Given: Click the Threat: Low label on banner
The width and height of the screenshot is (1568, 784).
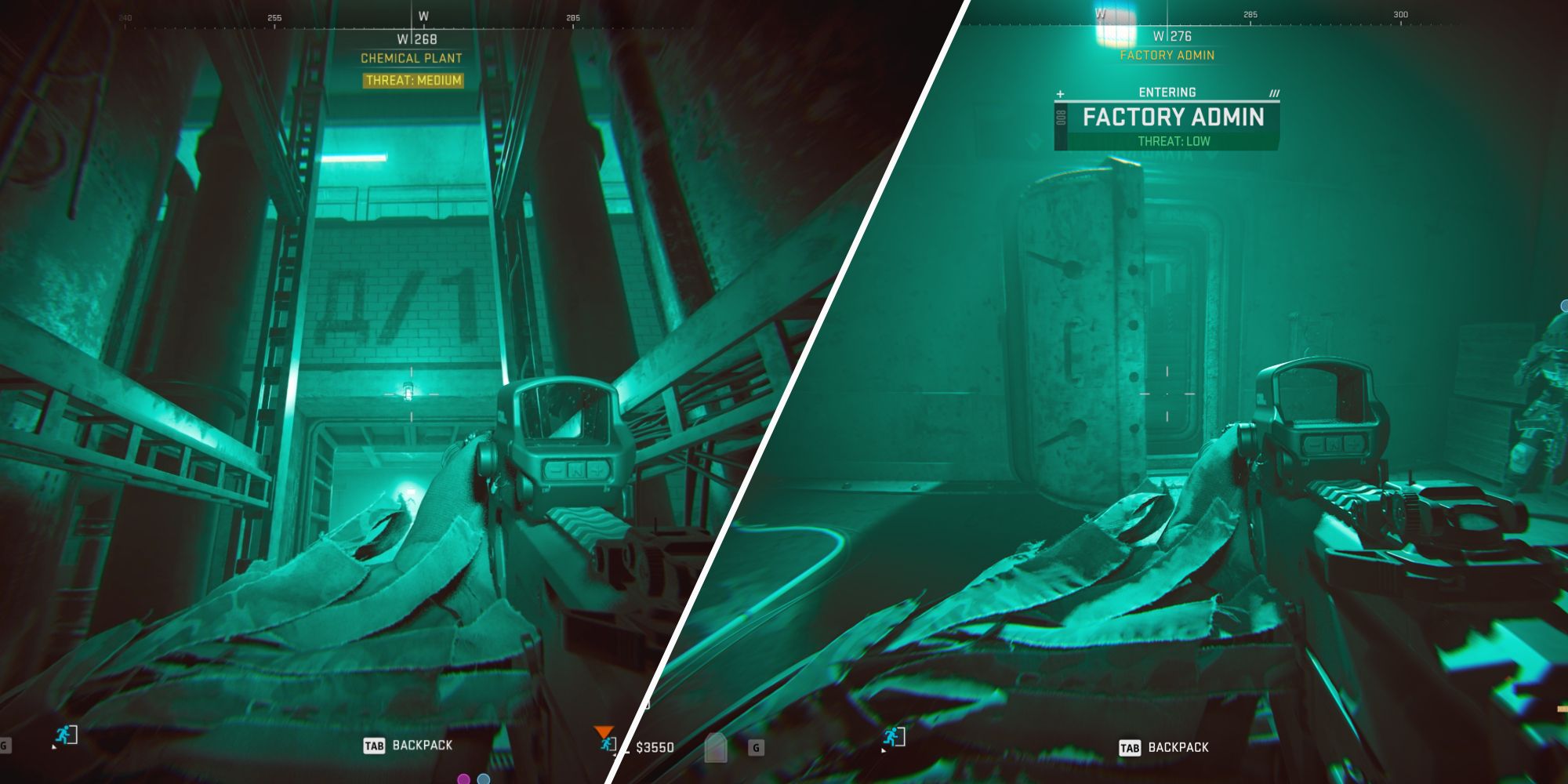Looking at the screenshot, I should pyautogui.click(x=1174, y=140).
